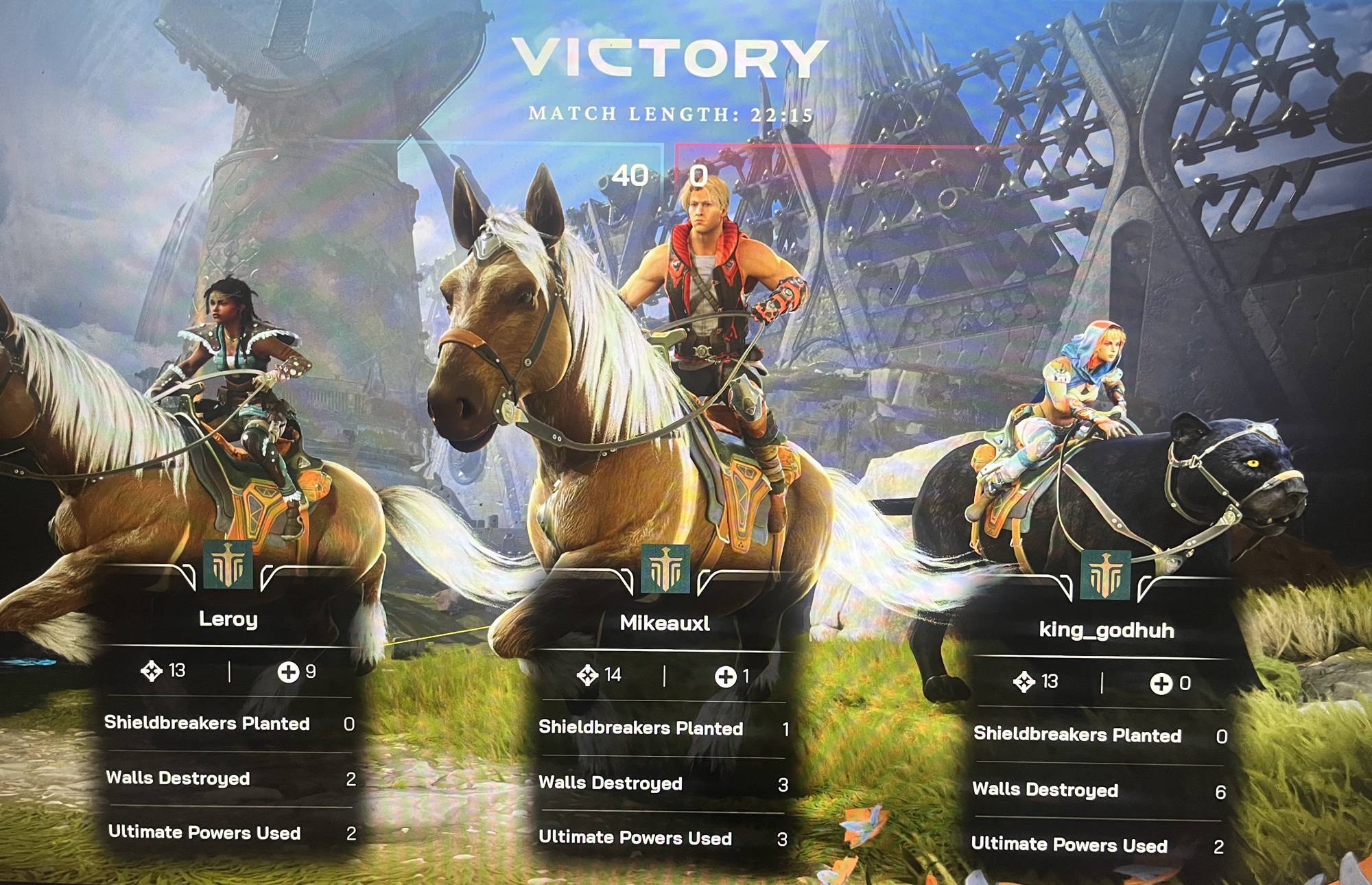Click the emblem badge above Mikeauxl
Image resolution: width=1372 pixels, height=885 pixels.
pos(665,569)
